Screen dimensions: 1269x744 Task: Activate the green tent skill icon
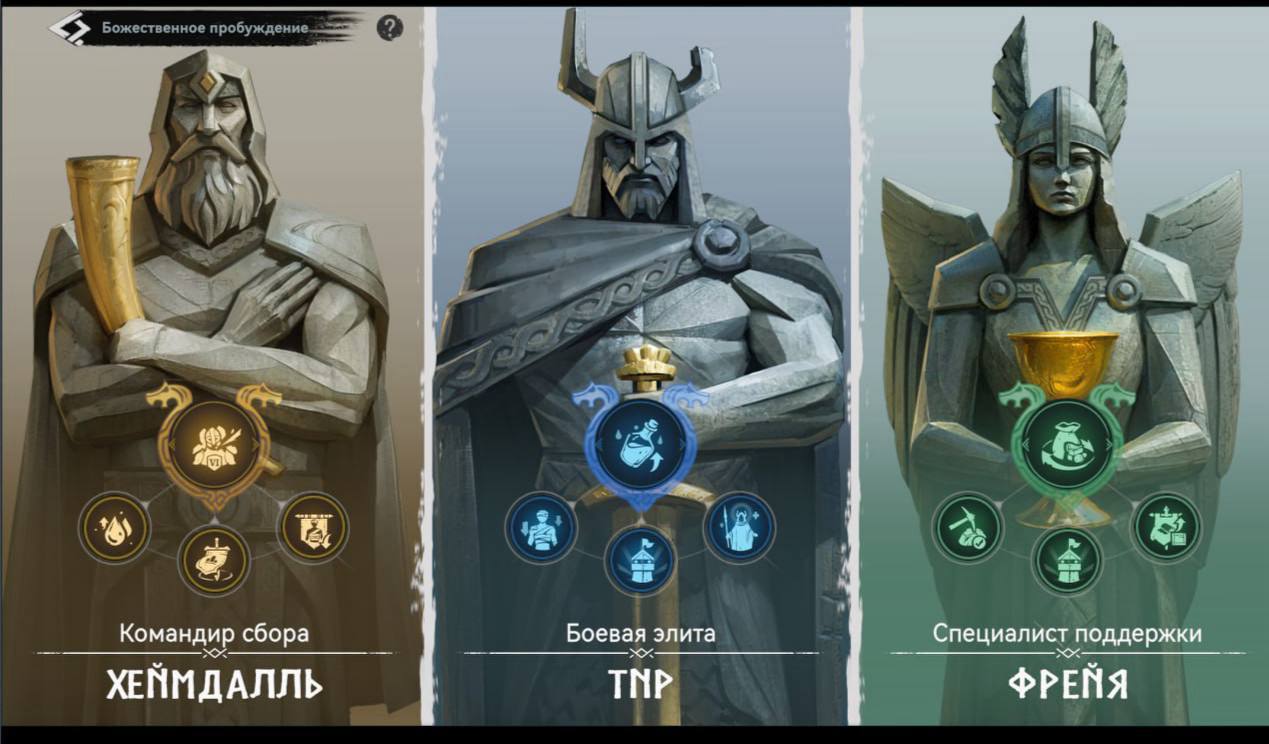1067,560
